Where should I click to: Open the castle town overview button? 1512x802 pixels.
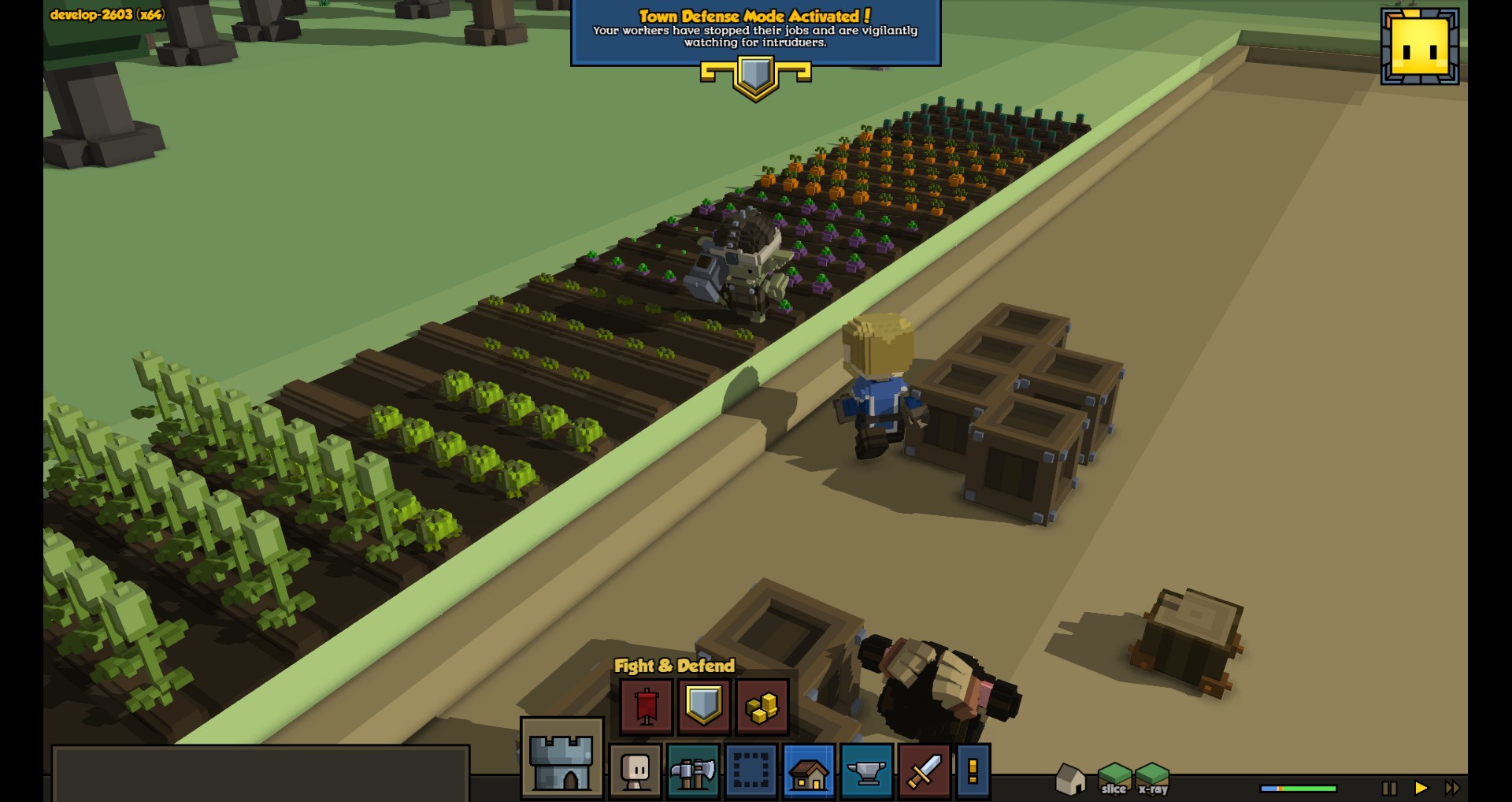click(x=561, y=760)
